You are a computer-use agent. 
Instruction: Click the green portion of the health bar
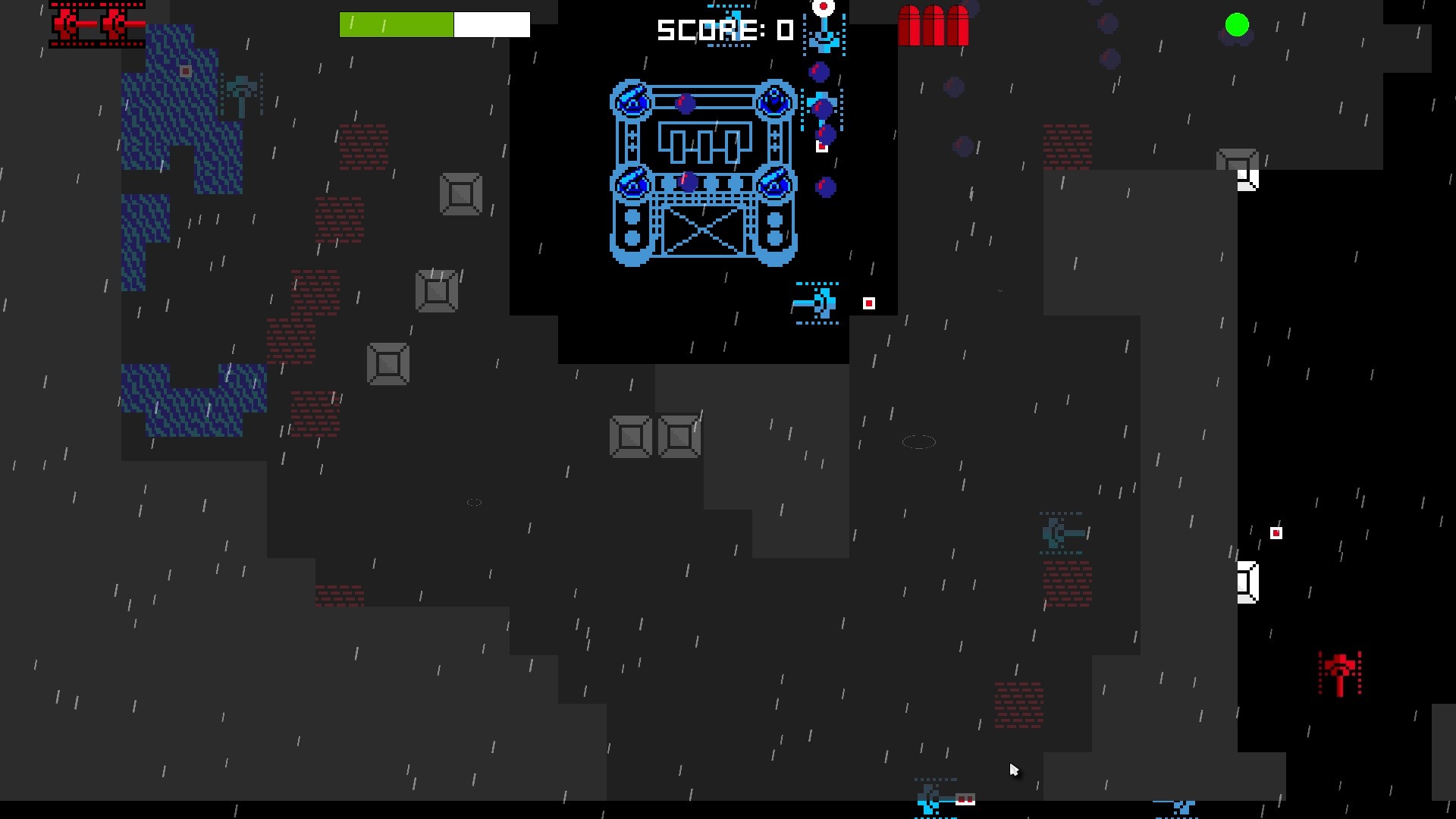394,24
